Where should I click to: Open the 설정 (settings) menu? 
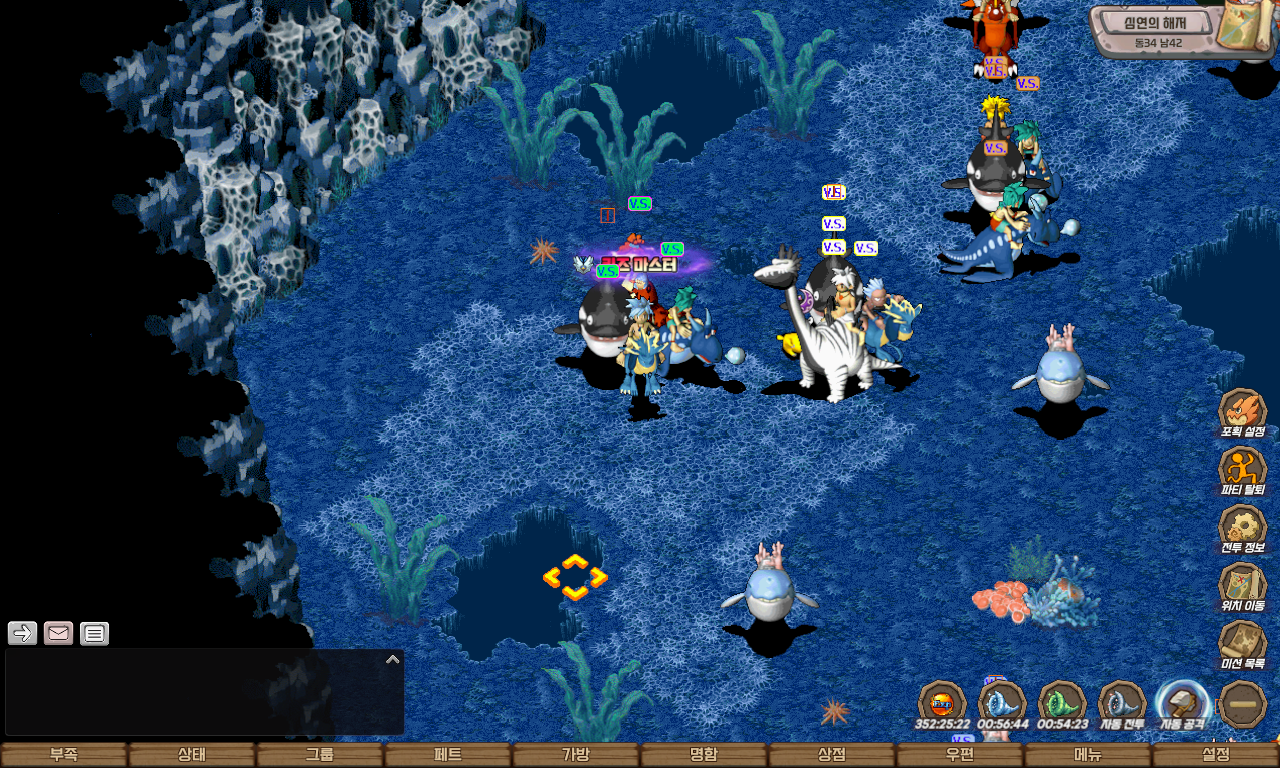tap(1216, 755)
